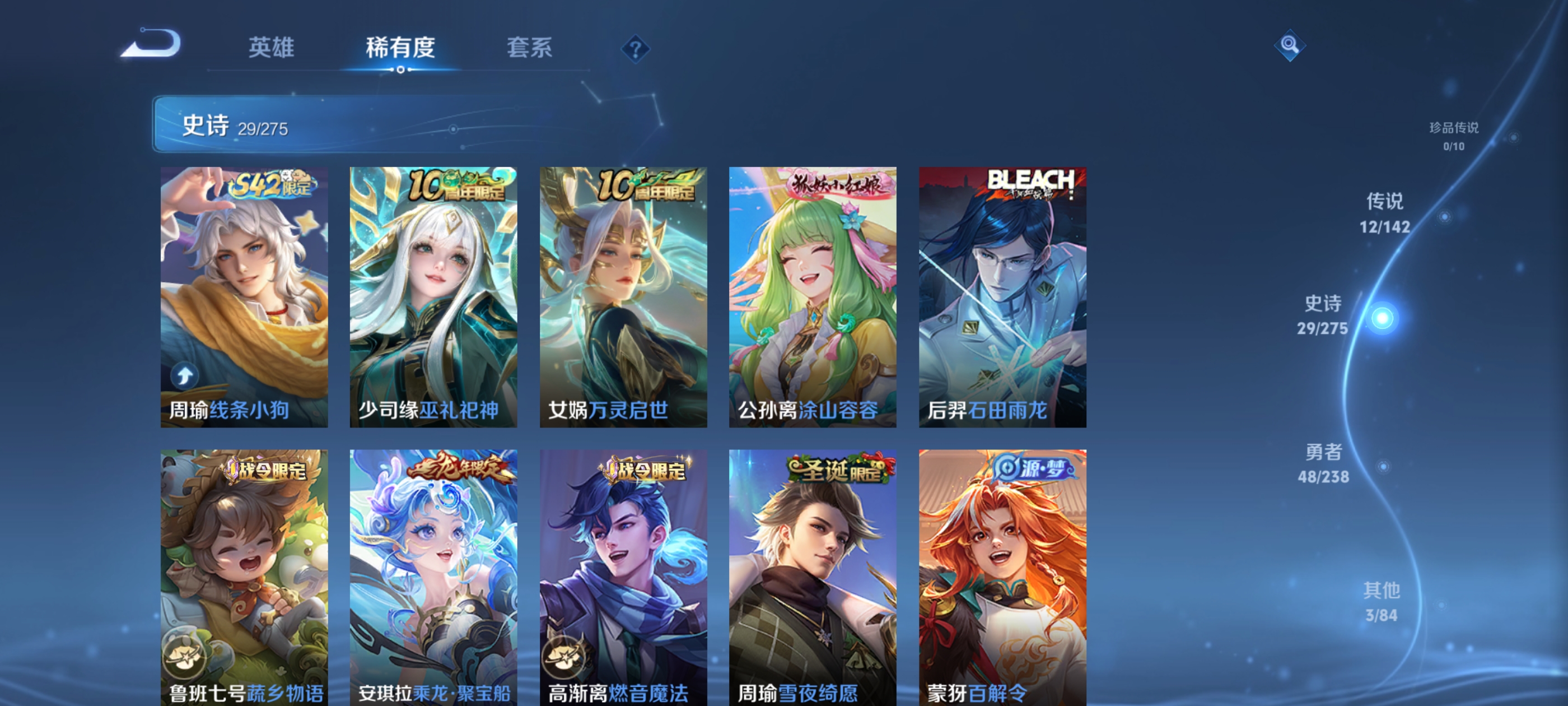
Task: Select the 女娲万灵启世 skin thumbnail
Action: tap(623, 292)
